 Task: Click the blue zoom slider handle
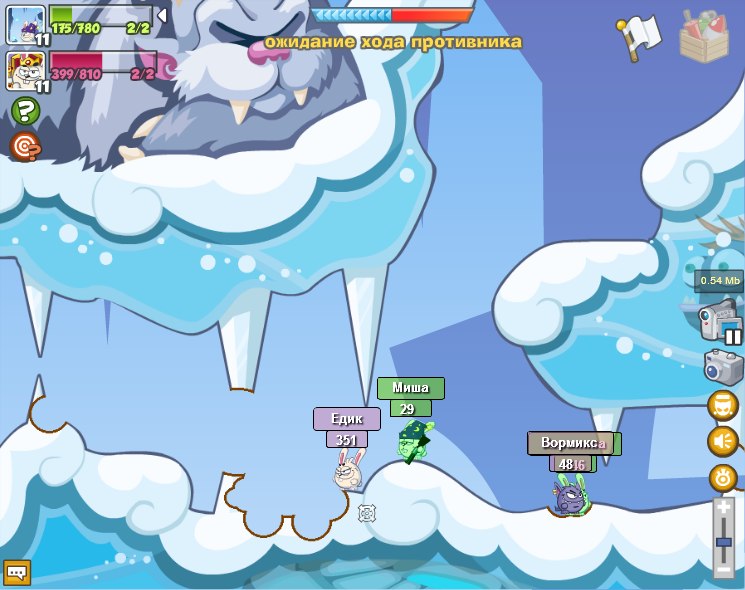[724, 541]
